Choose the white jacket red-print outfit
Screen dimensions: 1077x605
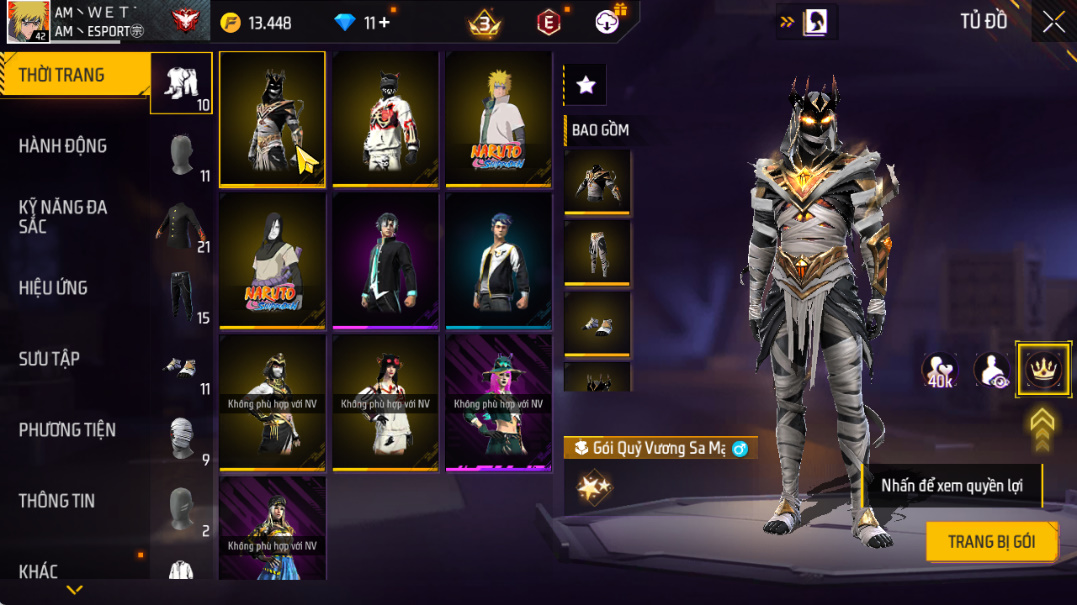tap(385, 118)
